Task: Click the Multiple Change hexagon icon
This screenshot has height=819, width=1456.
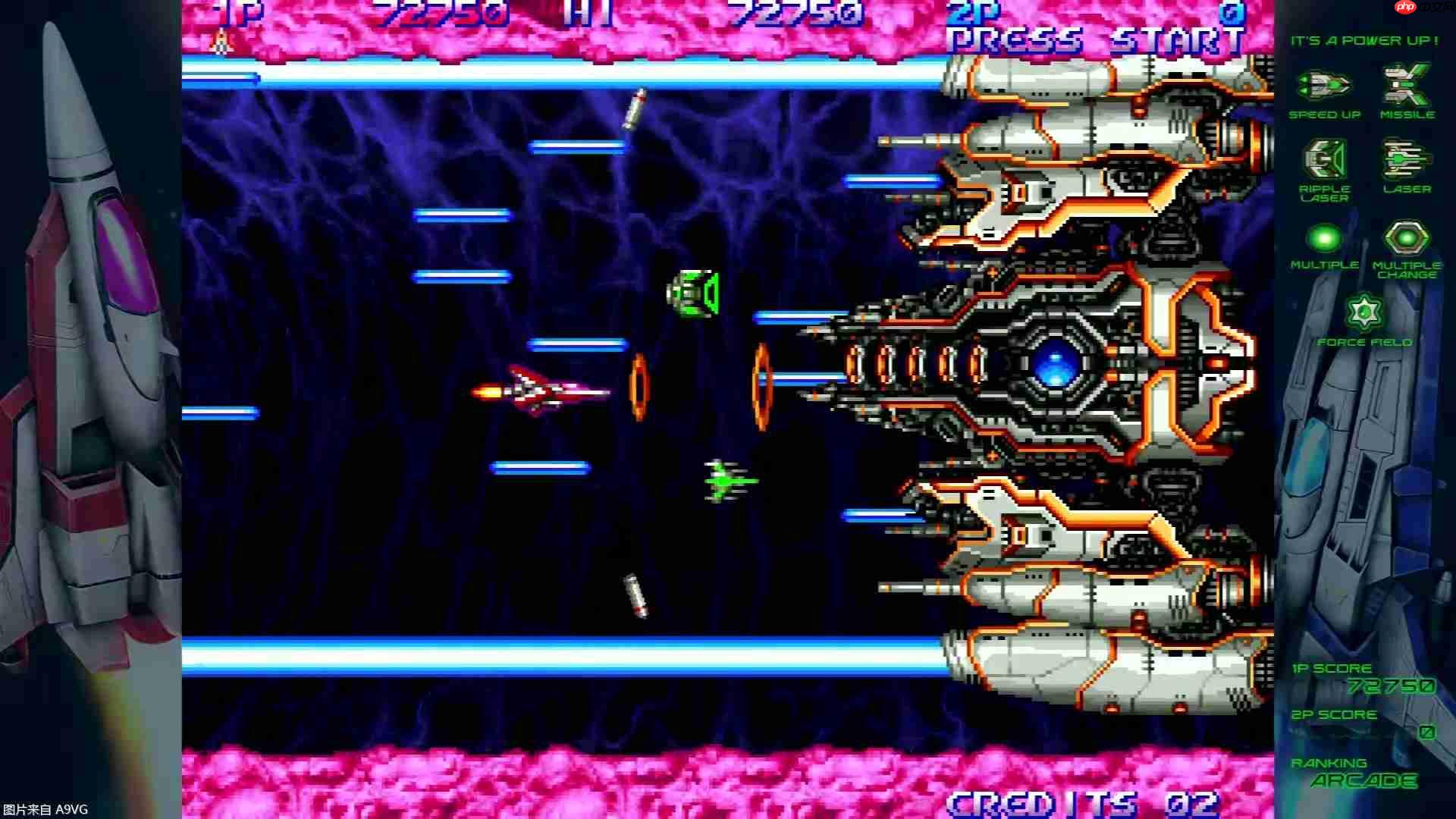Action: tap(1407, 238)
